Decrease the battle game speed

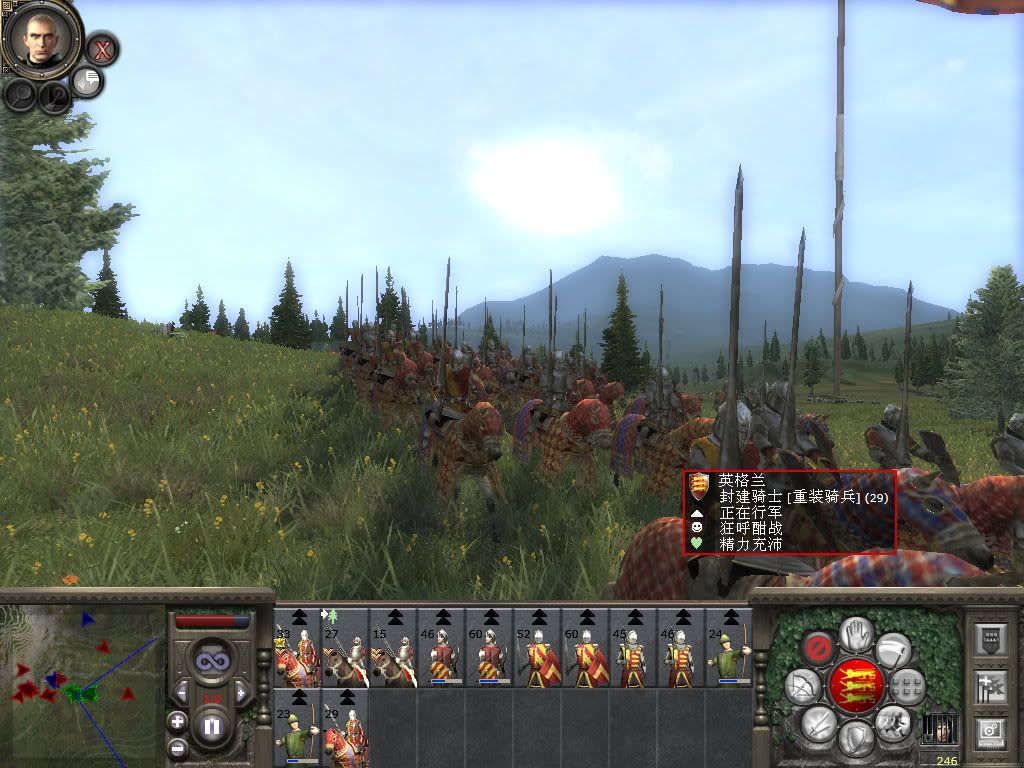pos(180,690)
